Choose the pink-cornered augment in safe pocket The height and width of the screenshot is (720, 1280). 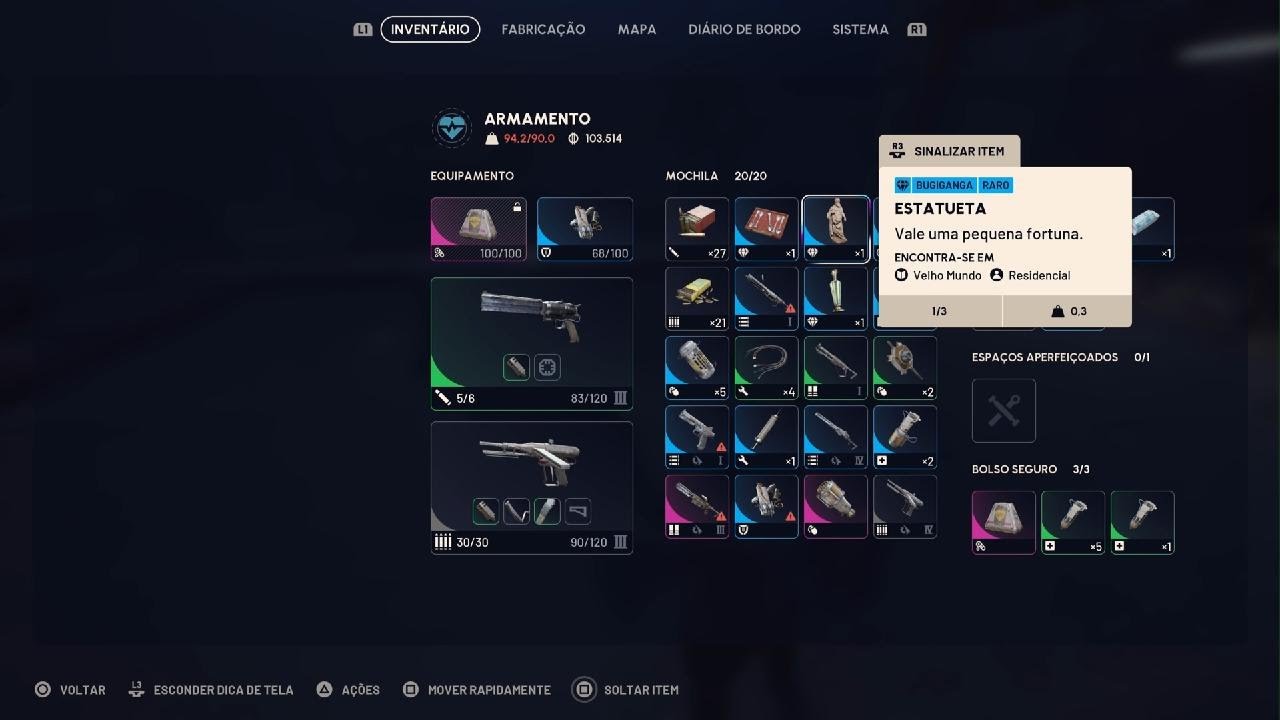(1003, 522)
